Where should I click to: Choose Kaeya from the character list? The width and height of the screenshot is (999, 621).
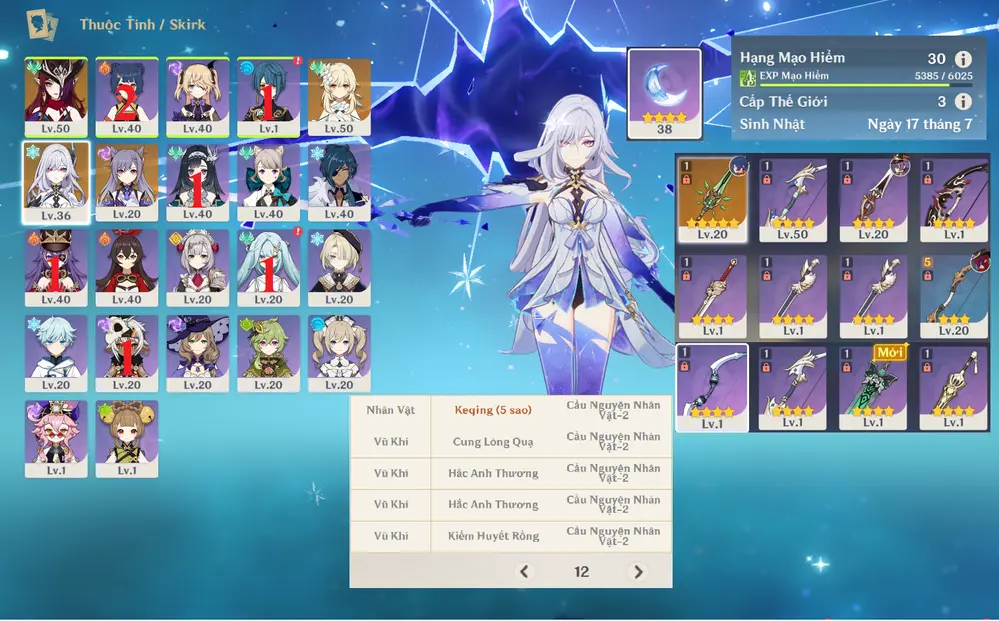point(339,181)
